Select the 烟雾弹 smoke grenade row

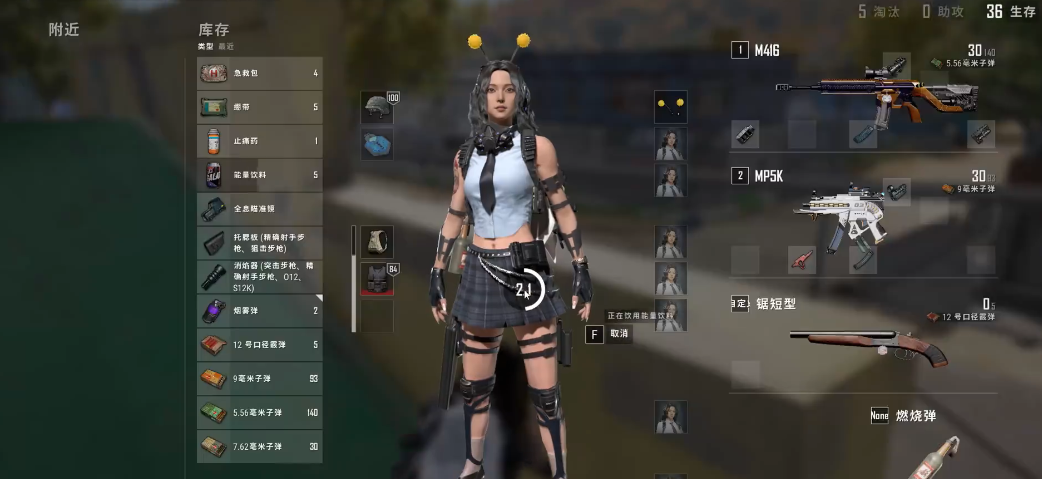(x=259, y=311)
